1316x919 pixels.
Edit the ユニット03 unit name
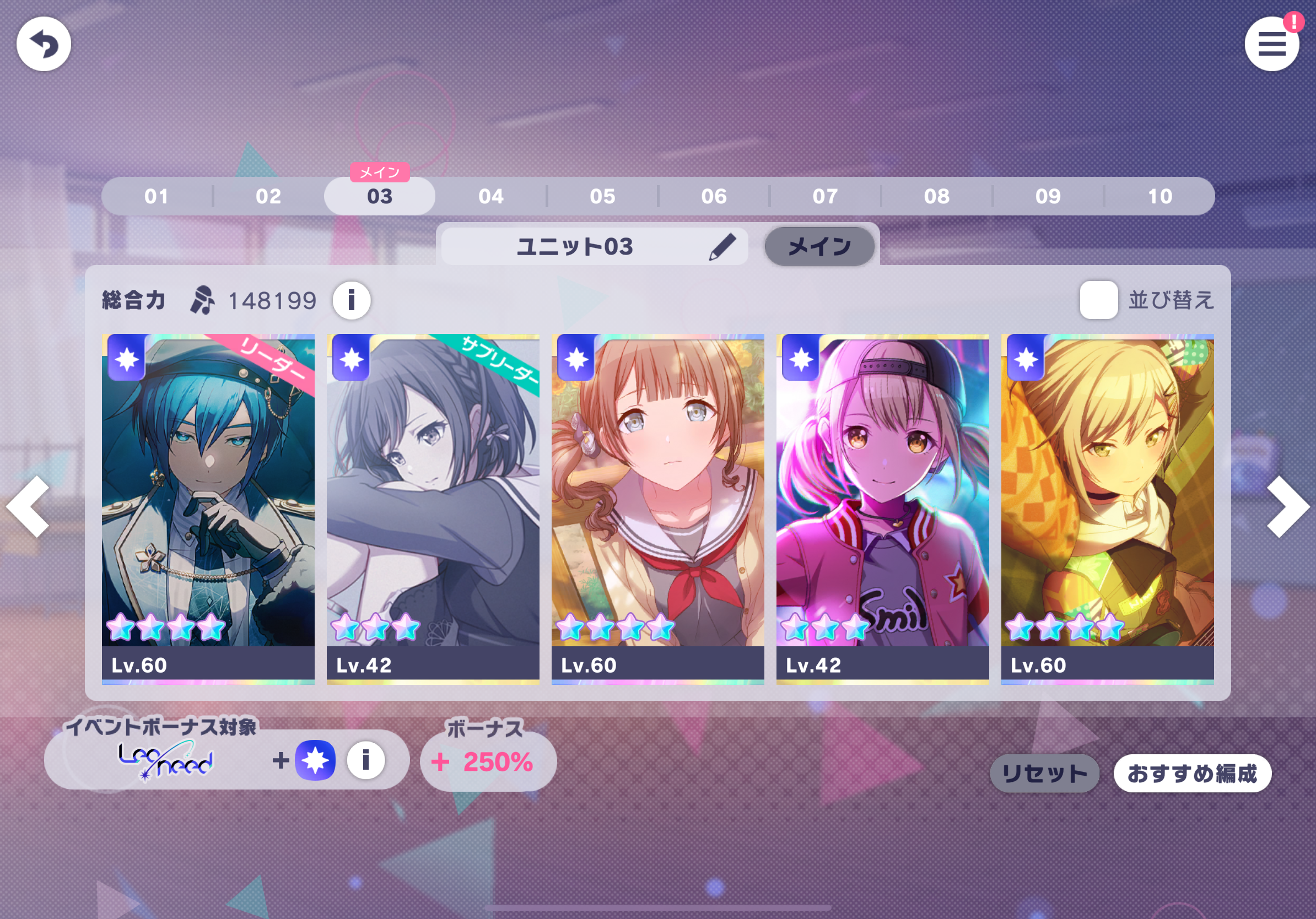click(722, 246)
